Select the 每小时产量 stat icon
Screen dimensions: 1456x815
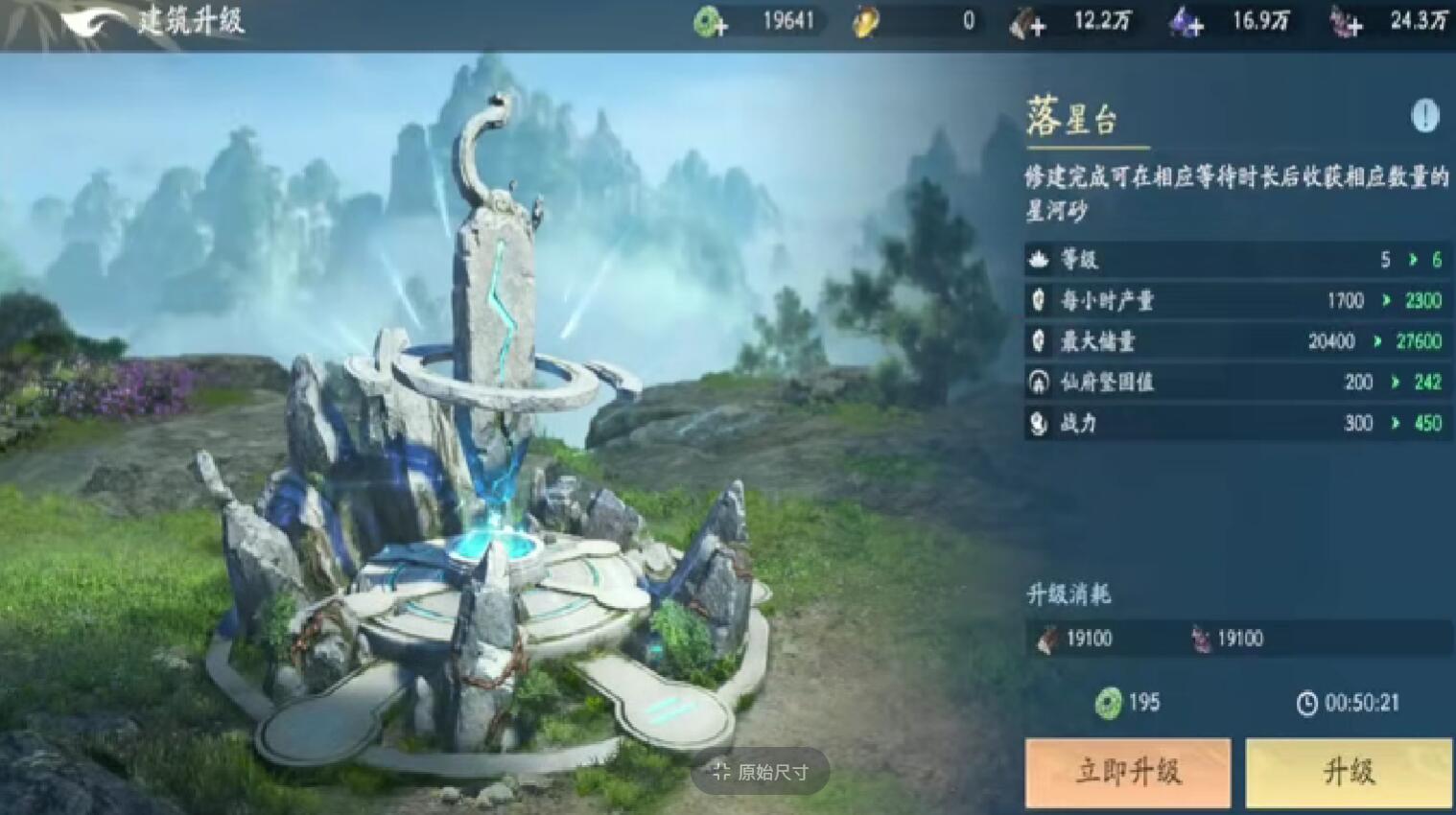[x=1039, y=300]
